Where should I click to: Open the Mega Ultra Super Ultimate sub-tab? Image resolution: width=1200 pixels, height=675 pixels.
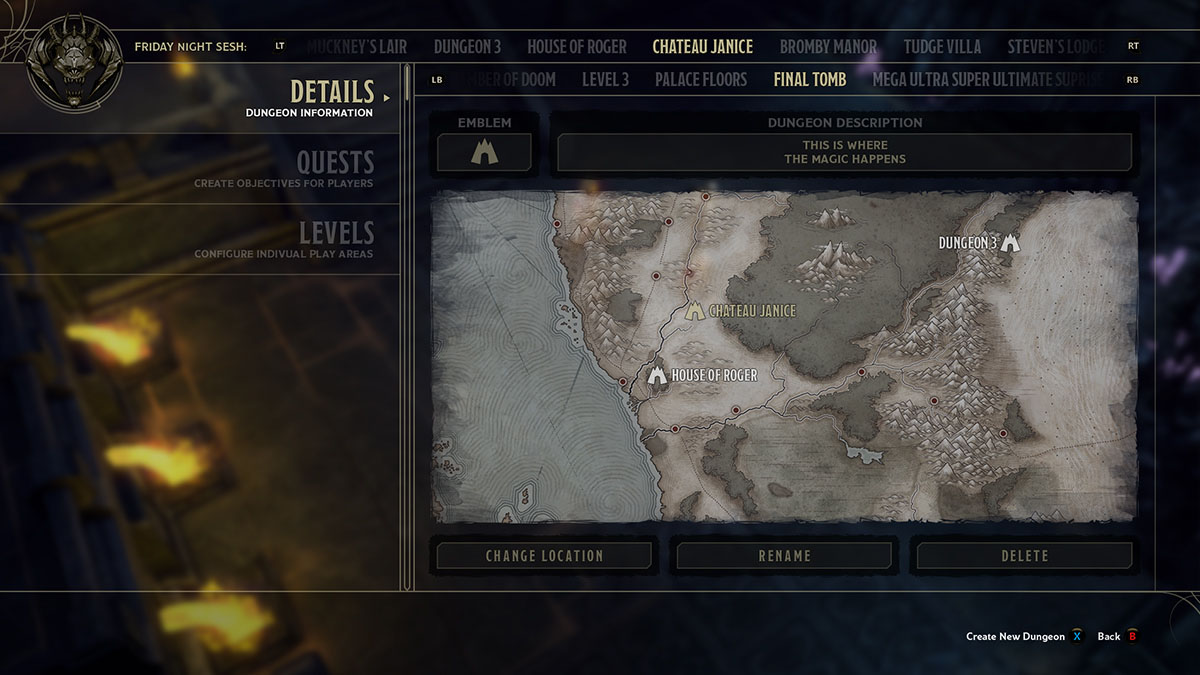[988, 80]
